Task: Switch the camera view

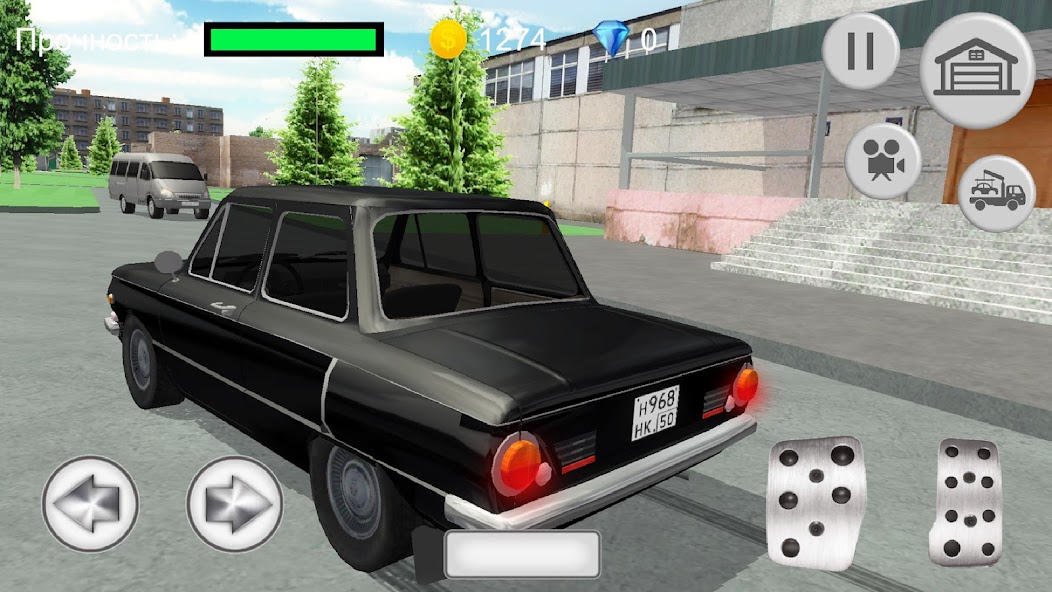Action: (x=882, y=160)
